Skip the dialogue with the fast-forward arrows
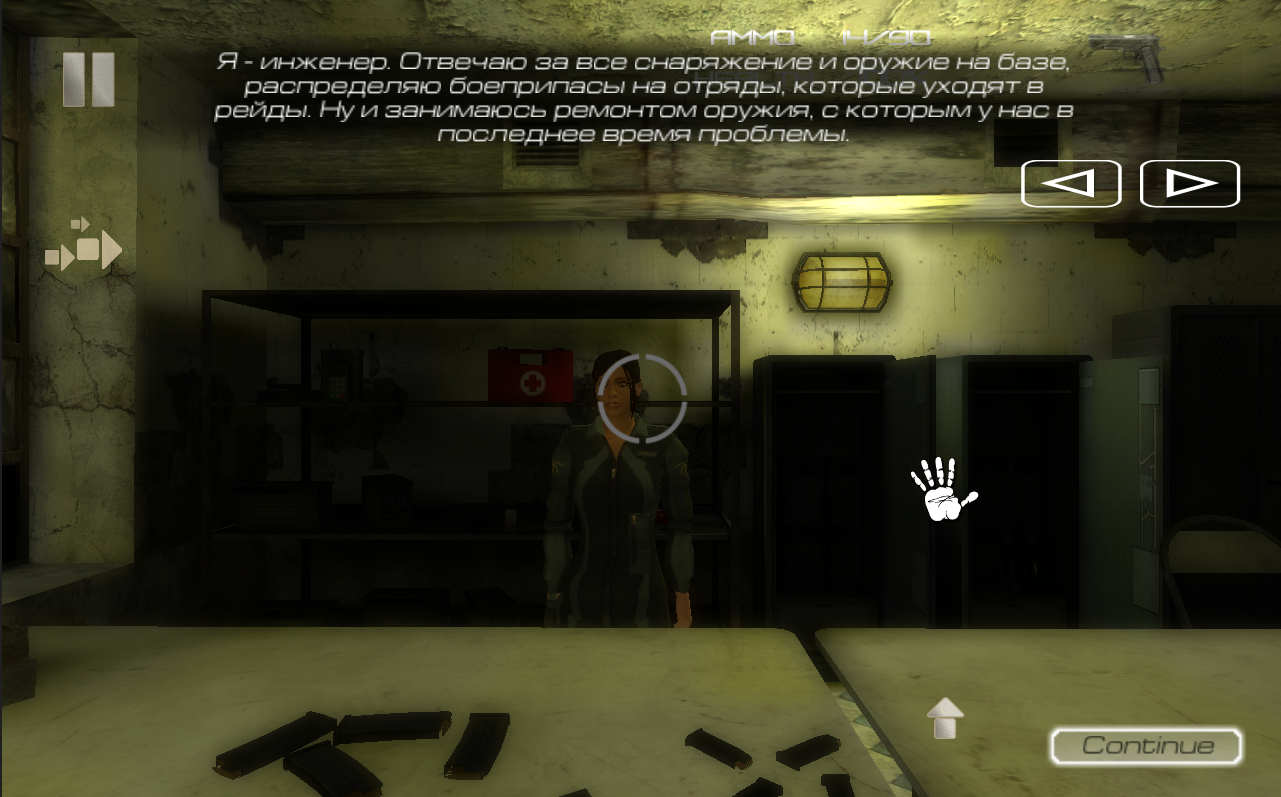1281x797 pixels. [x=85, y=249]
